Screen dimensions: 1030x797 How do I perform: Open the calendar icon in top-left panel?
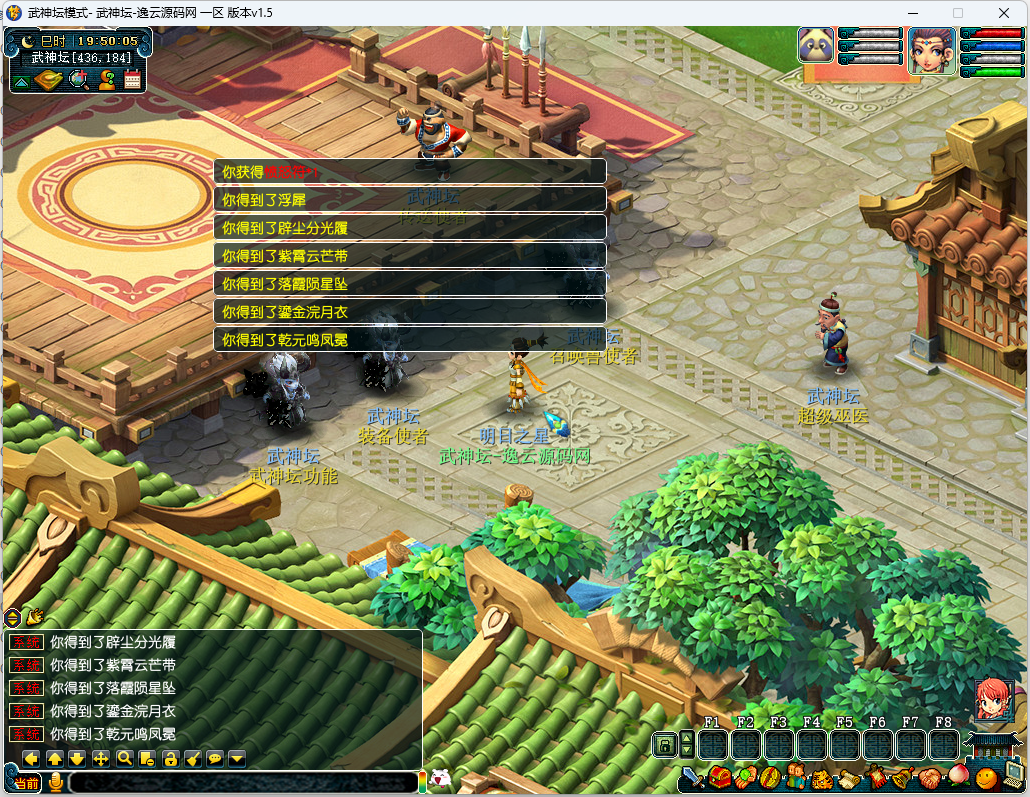[132, 81]
